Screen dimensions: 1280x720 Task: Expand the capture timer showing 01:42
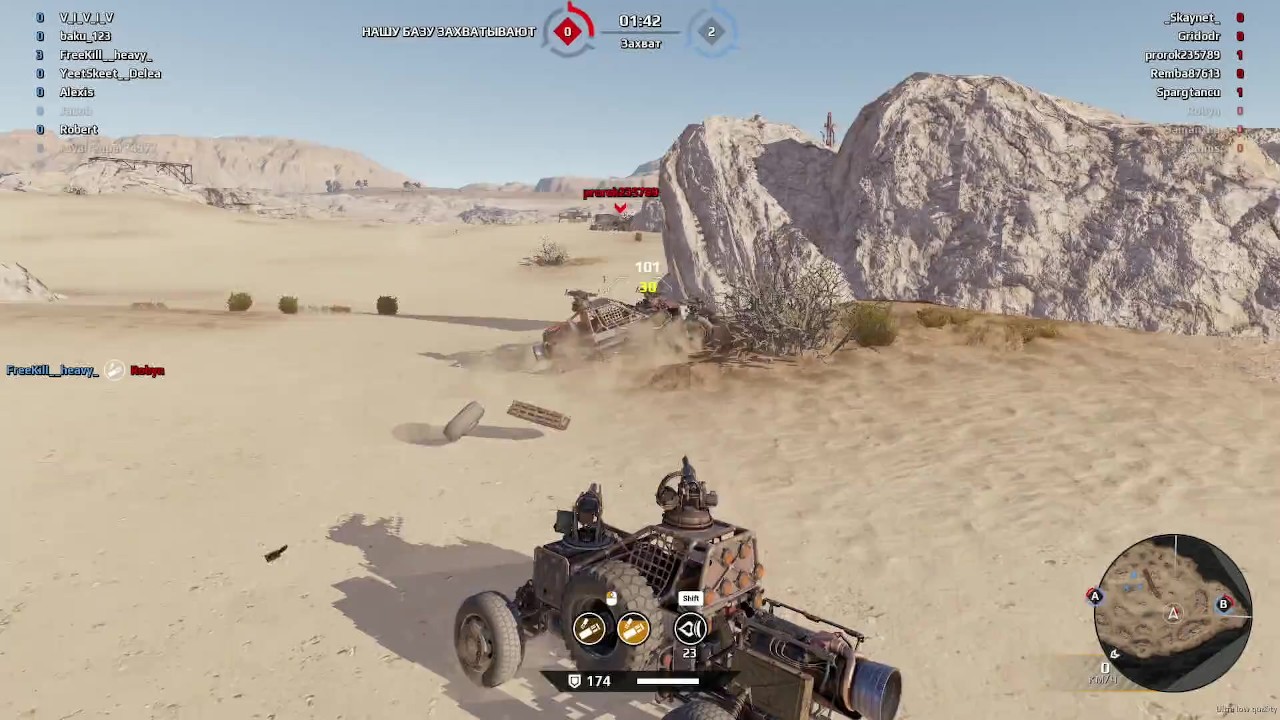click(x=641, y=20)
